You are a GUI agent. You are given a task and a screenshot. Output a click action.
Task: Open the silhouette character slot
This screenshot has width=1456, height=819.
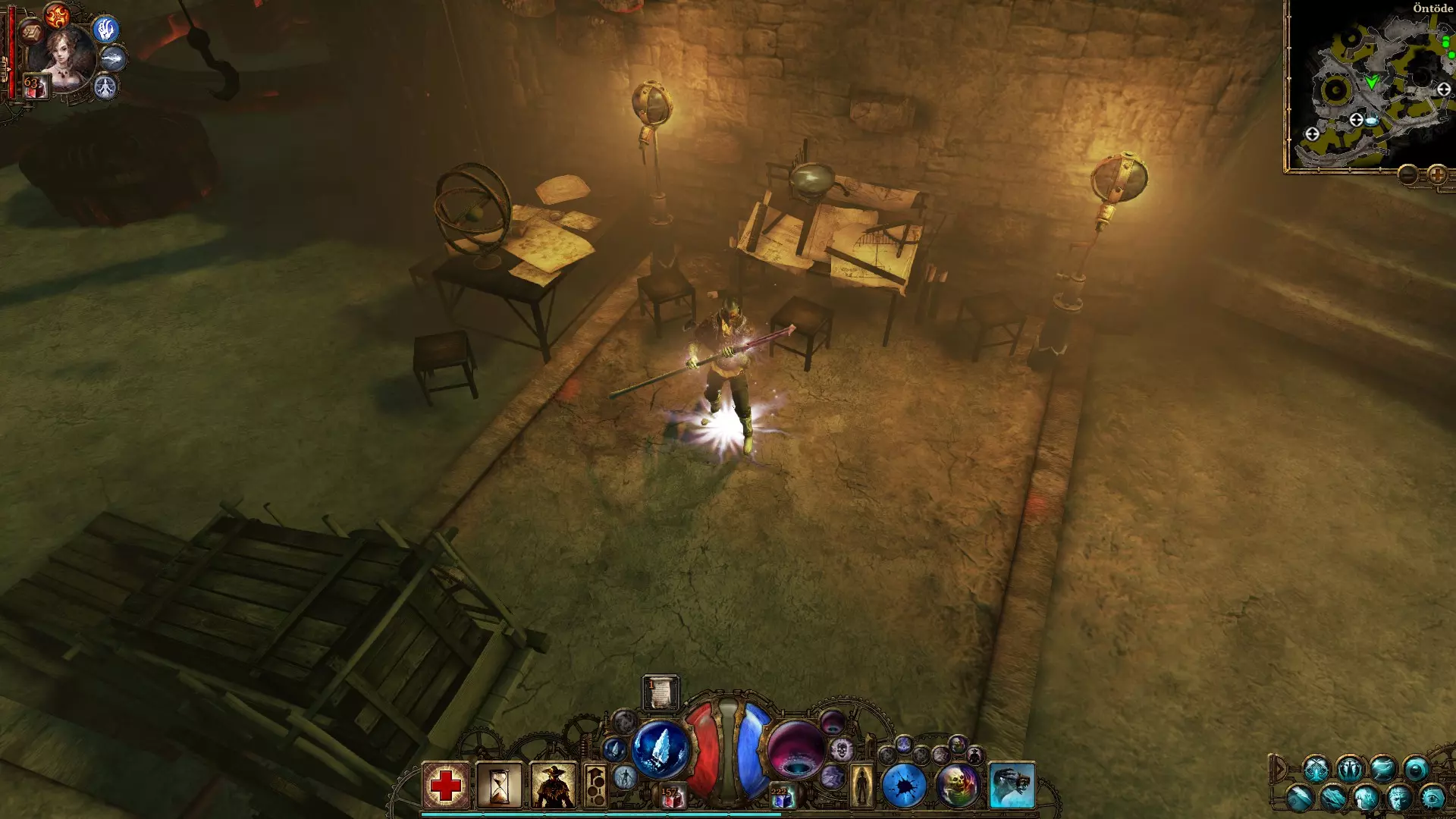point(861,786)
